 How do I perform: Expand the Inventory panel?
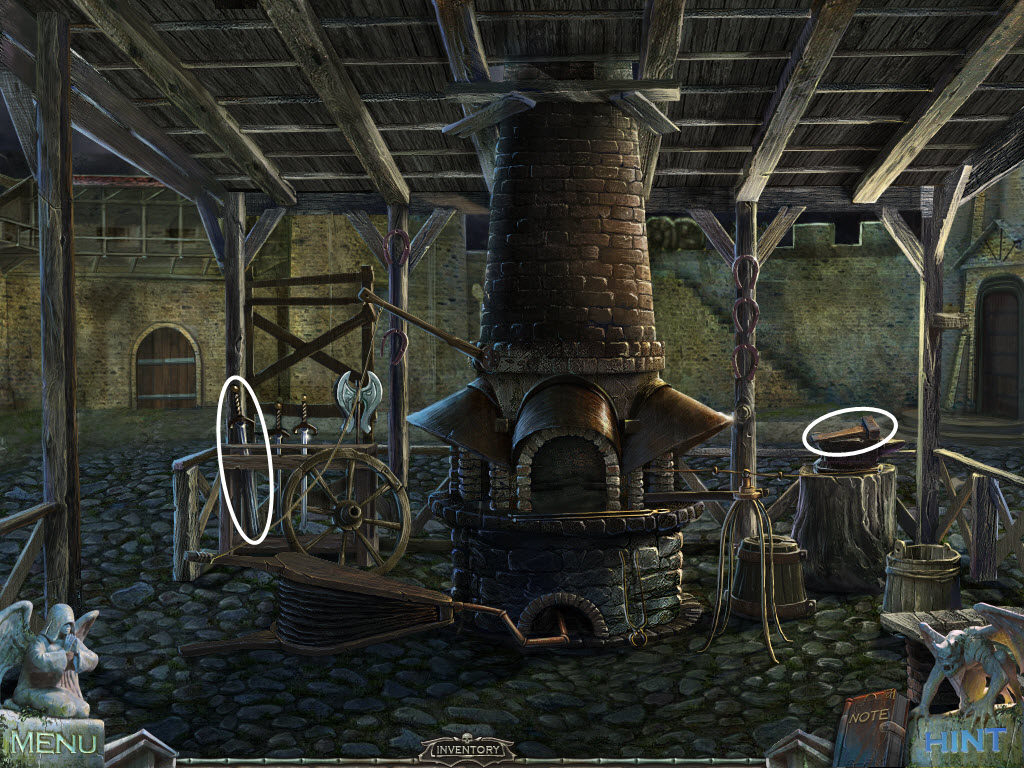[x=467, y=748]
